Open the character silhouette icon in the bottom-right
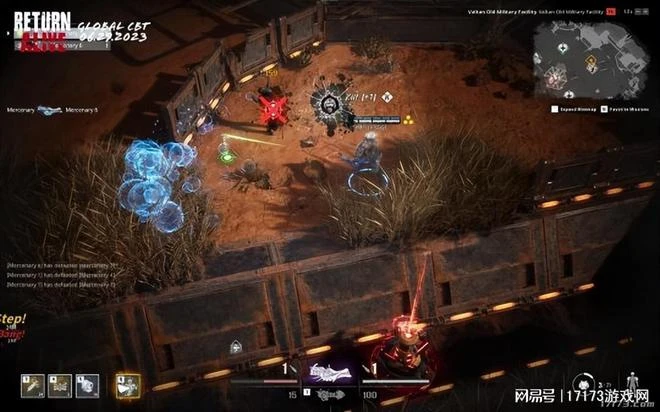The width and height of the screenshot is (660, 412). pos(631,382)
